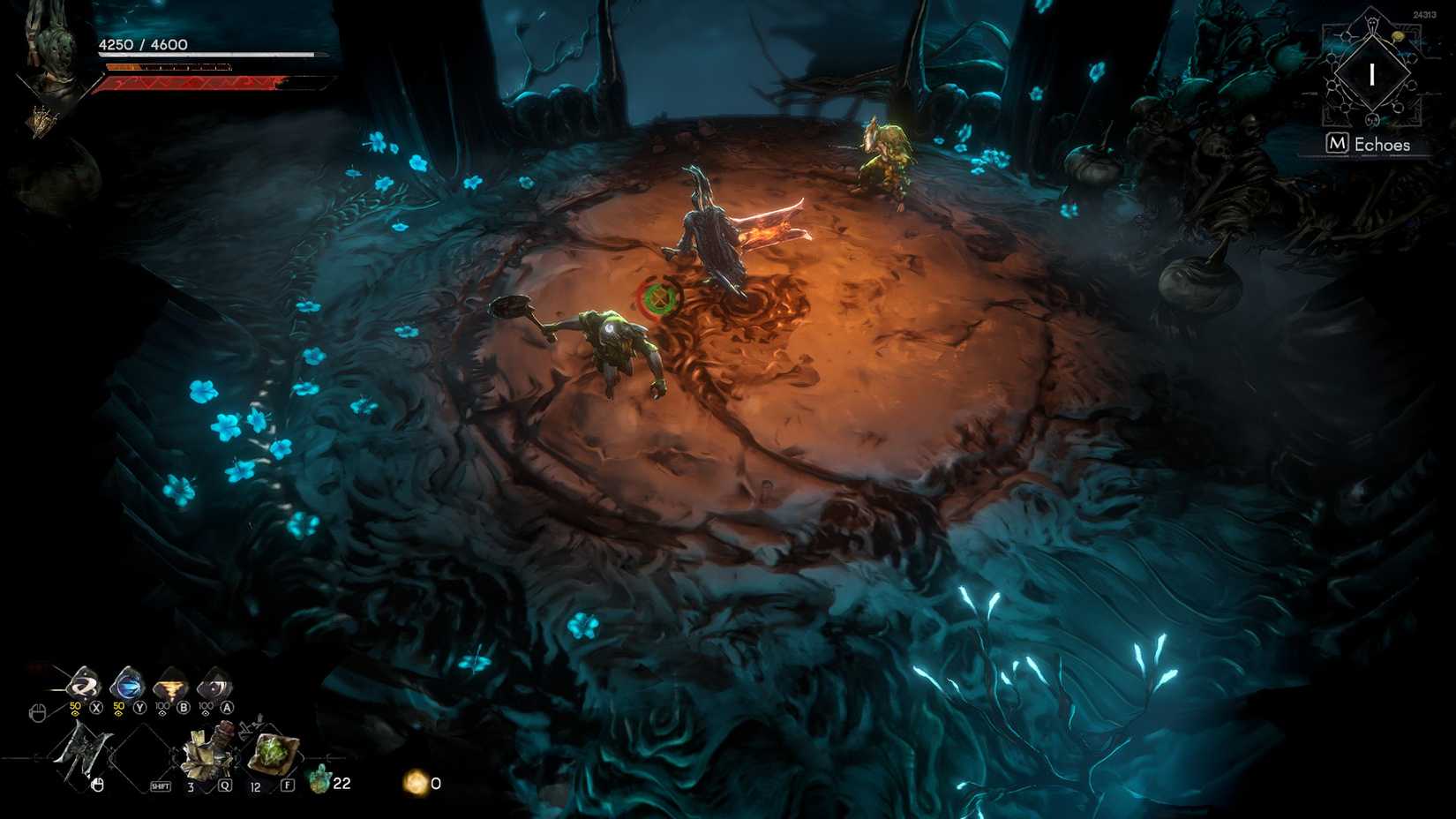Click the M key icon next to Echoes
This screenshot has width=1456, height=819.
pos(1339,142)
